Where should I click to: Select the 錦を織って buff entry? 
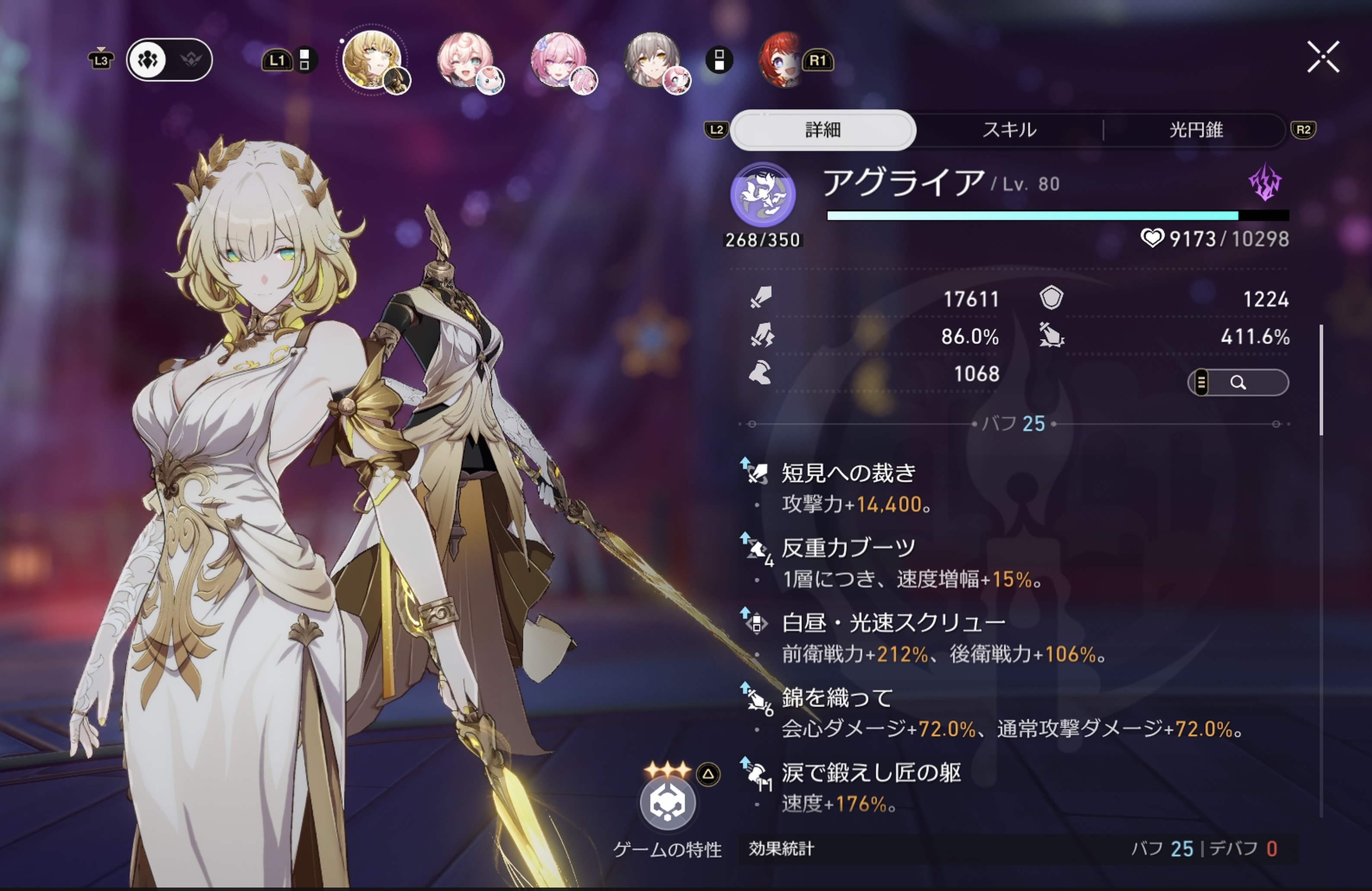[x=837, y=698]
